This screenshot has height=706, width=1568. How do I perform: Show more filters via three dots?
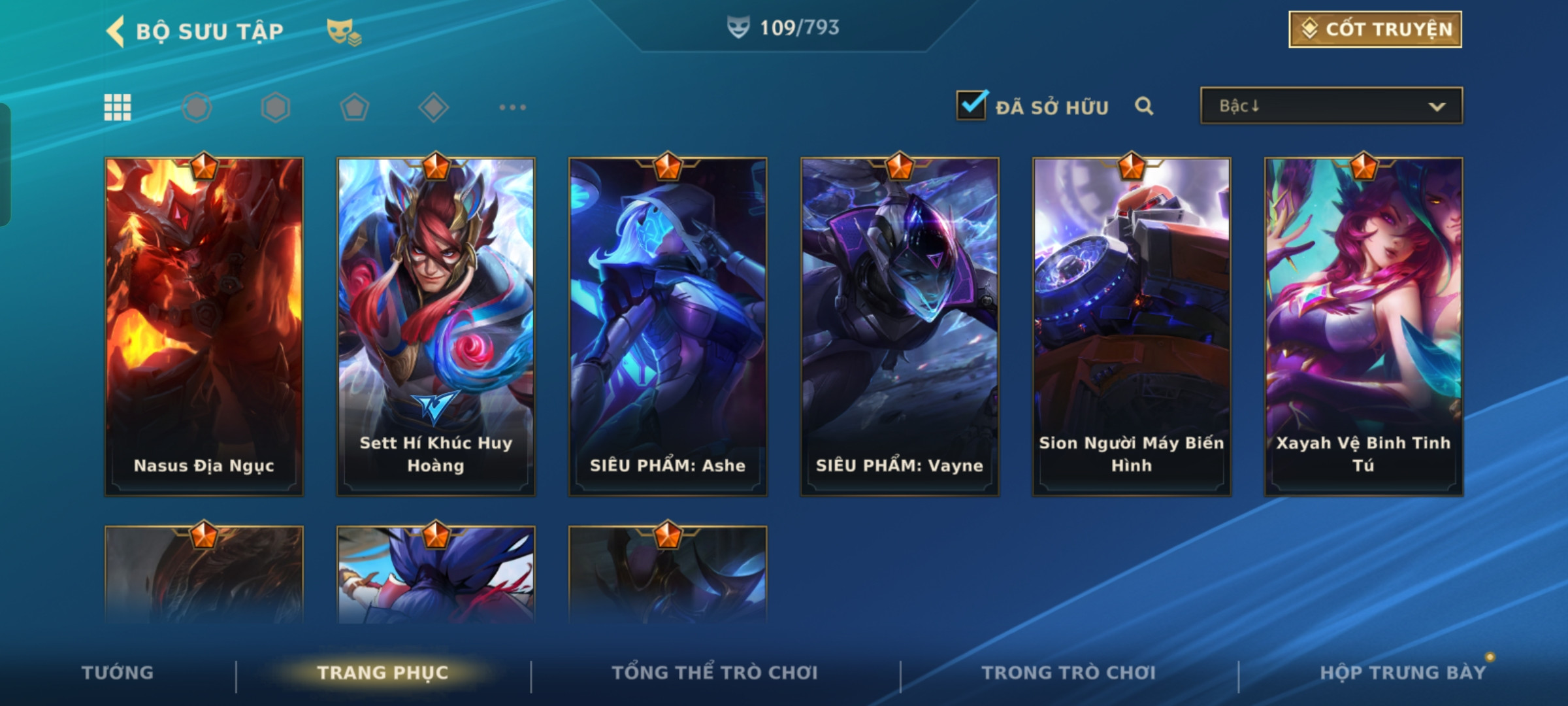[x=512, y=107]
